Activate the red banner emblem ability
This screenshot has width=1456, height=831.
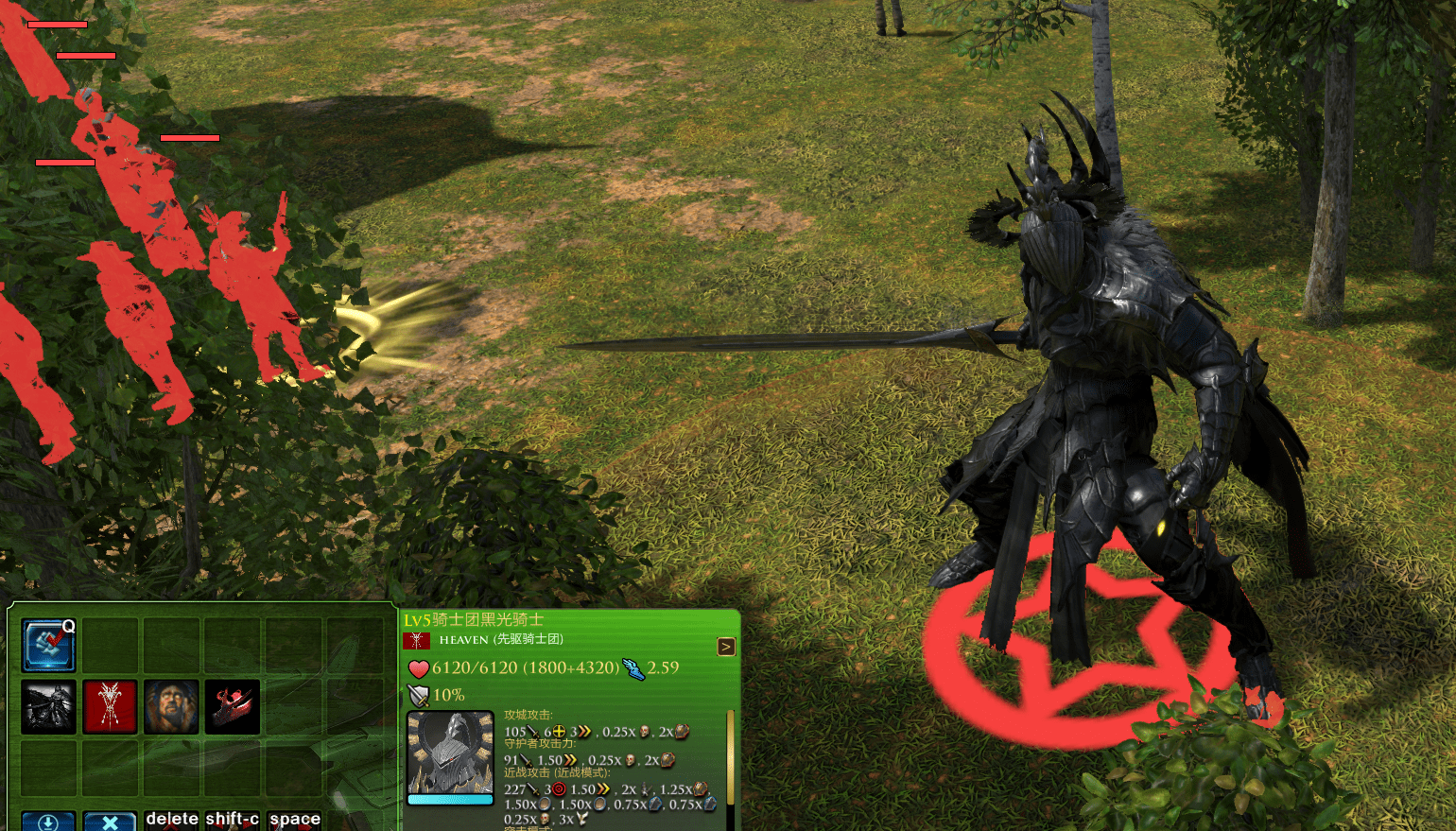tap(110, 707)
